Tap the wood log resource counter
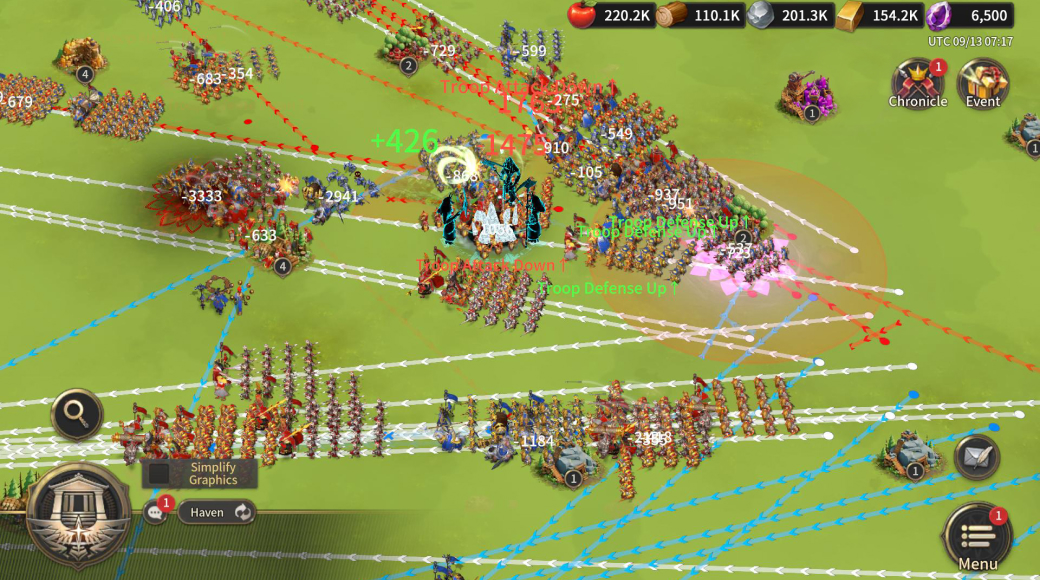This screenshot has width=1040, height=580. (698, 15)
